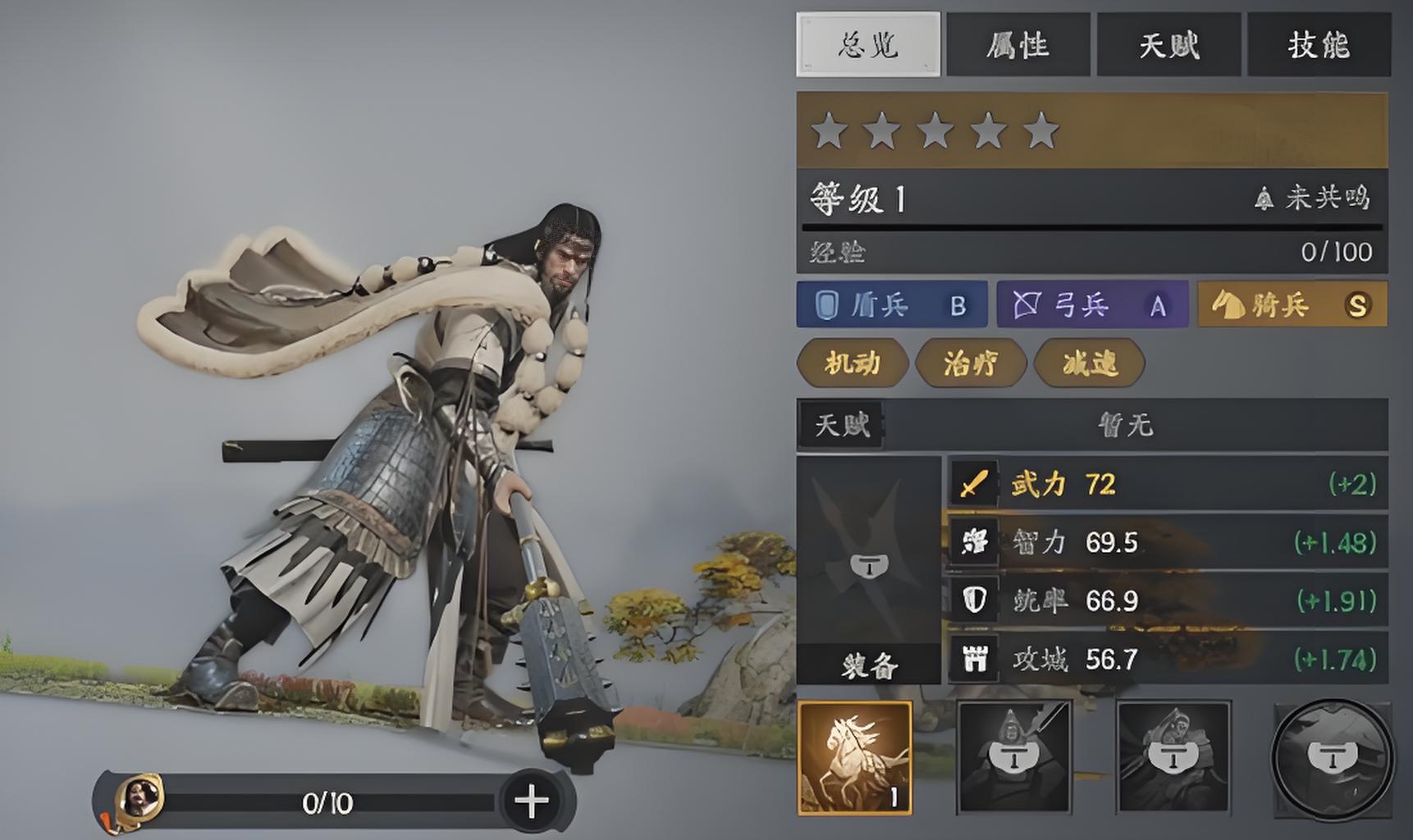Click the locked round skill slot
This screenshot has width=1413, height=840.
[x=1332, y=758]
